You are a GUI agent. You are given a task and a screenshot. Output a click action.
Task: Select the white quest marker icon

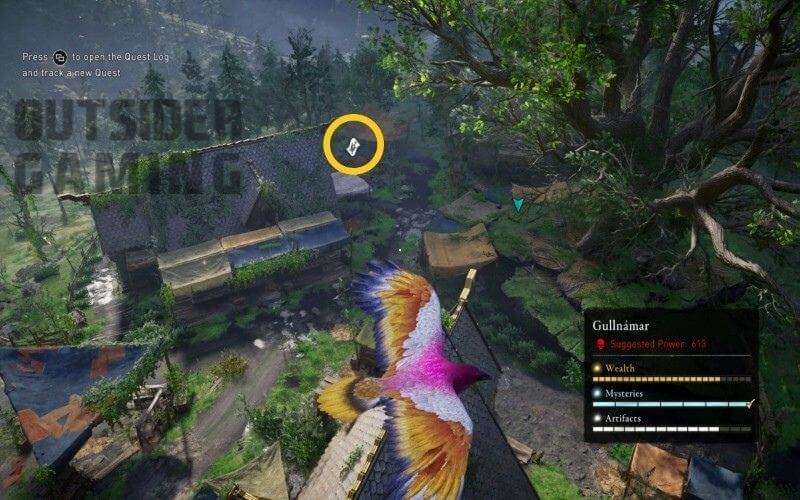354,146
